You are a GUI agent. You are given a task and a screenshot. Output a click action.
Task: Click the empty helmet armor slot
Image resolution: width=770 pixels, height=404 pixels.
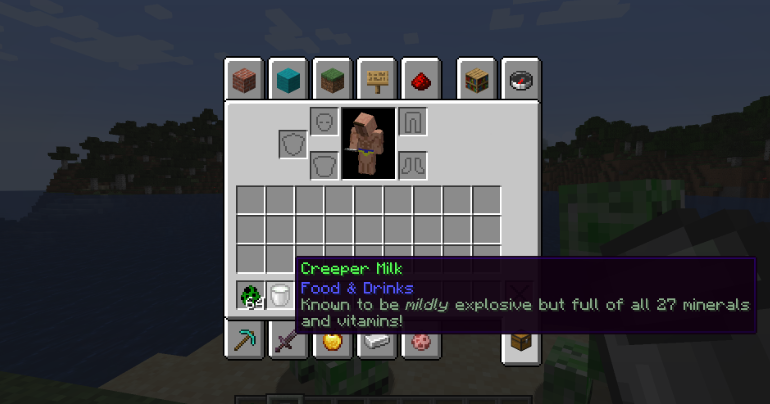(323, 122)
